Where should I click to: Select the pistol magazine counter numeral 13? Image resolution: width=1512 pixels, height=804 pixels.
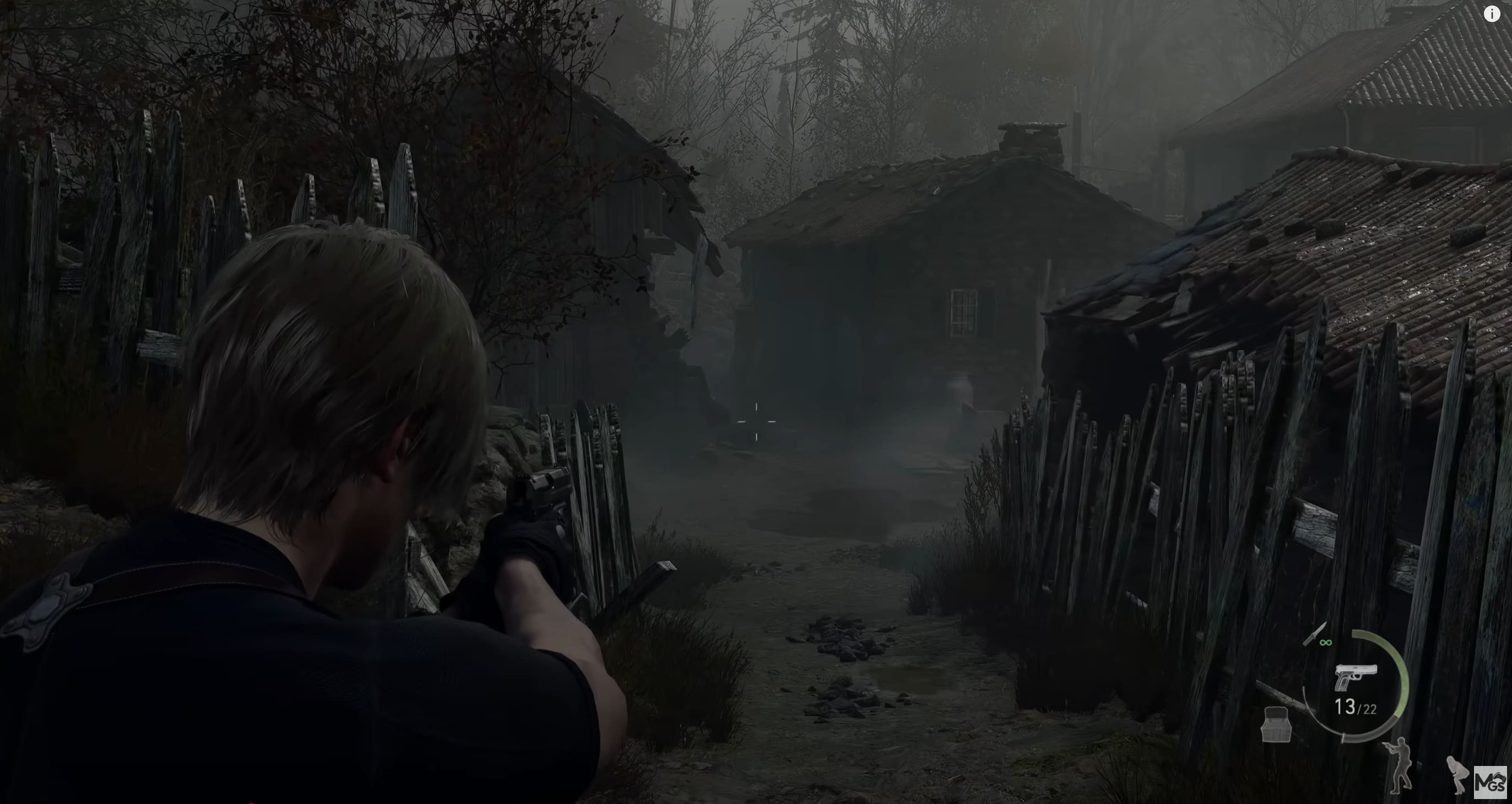(x=1345, y=705)
